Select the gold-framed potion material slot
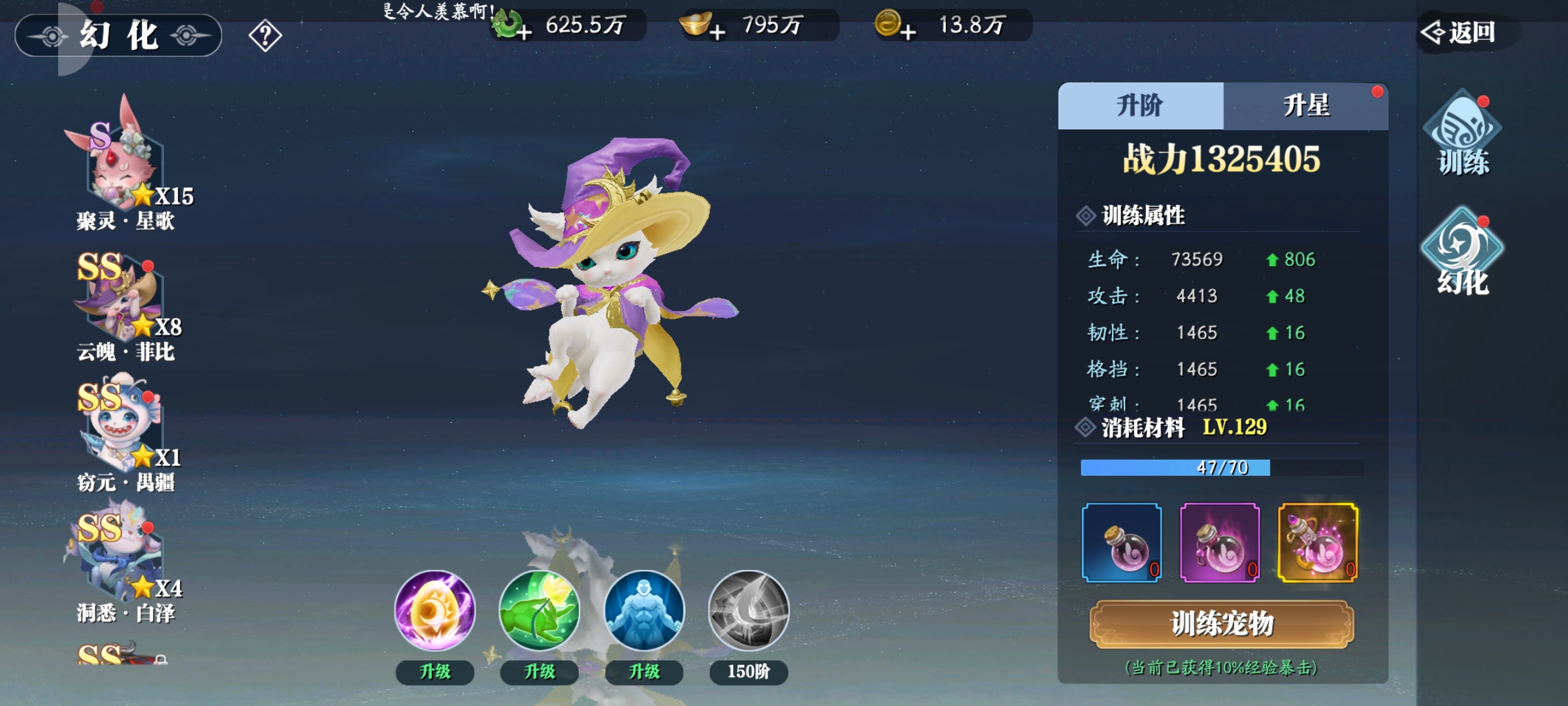This screenshot has width=1568, height=706. point(1318,542)
